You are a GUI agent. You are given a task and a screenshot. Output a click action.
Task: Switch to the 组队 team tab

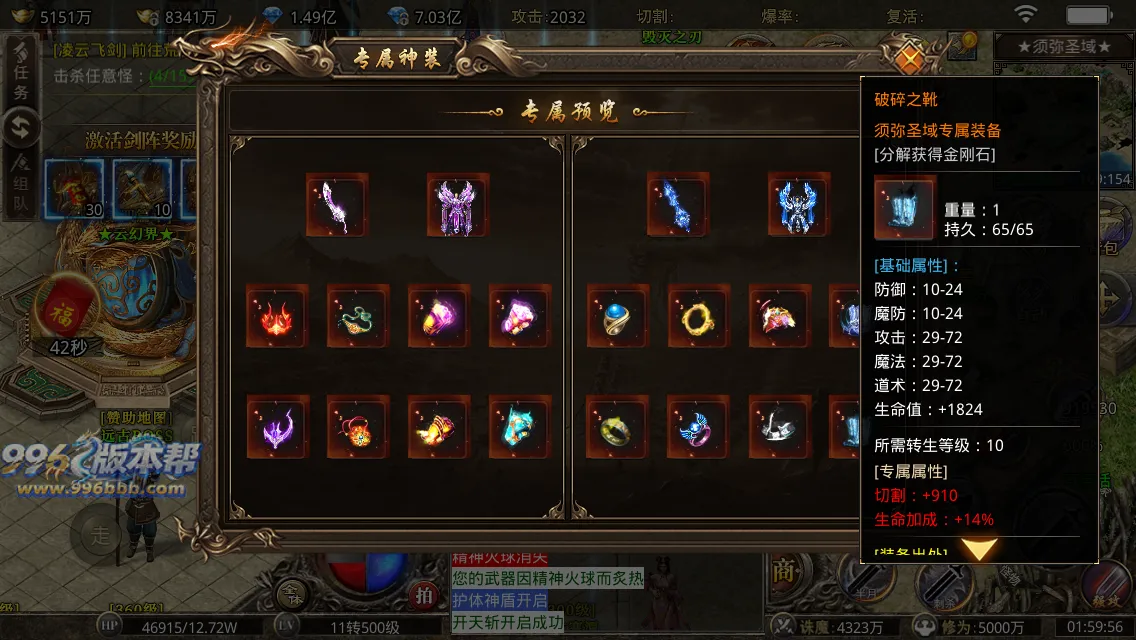coord(21,182)
